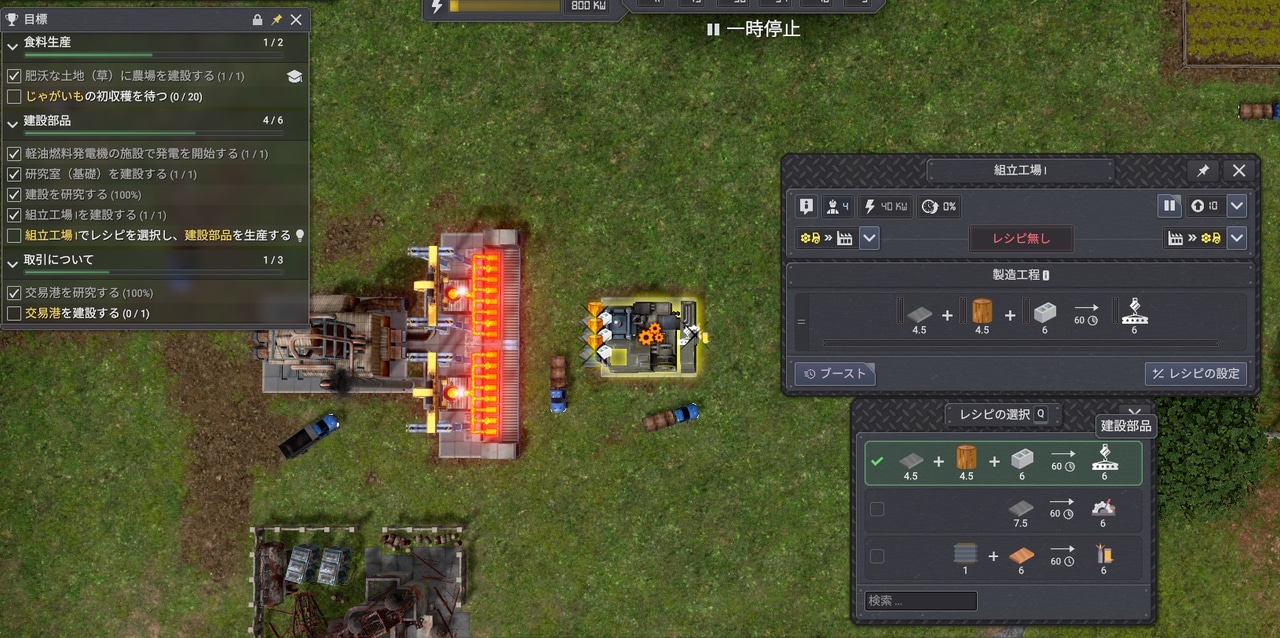Tick the checkbox for the 7.5 iron recipe
This screenshot has width=1280, height=638.
click(x=877, y=510)
